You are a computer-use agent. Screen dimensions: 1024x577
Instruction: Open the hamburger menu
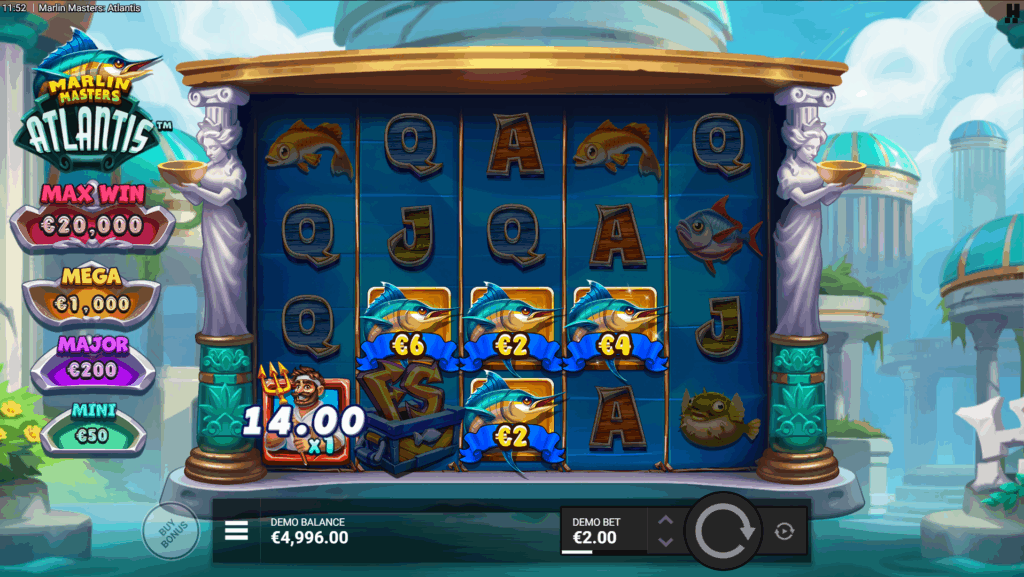pyautogui.click(x=236, y=530)
